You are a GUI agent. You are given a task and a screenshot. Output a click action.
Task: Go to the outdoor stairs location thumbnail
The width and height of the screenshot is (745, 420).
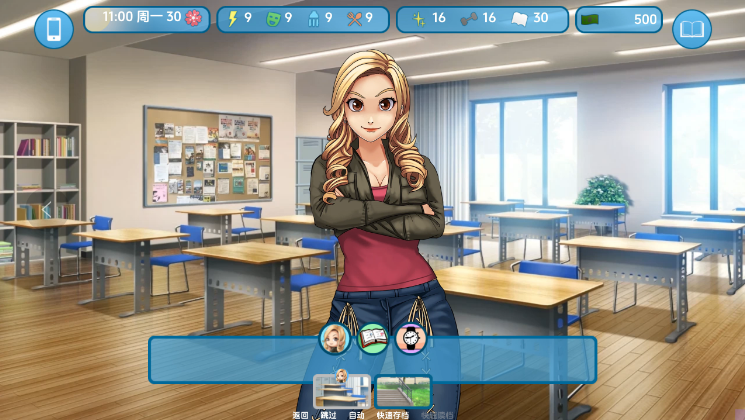point(403,391)
